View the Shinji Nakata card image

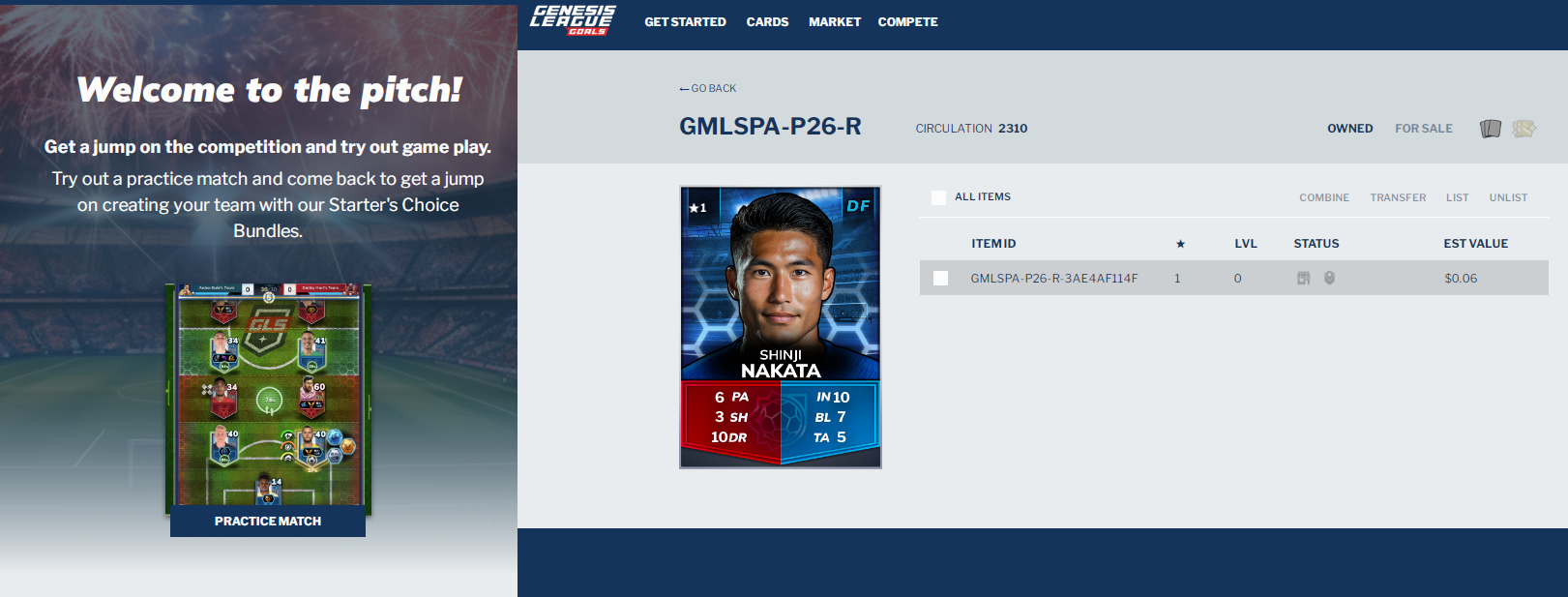(x=781, y=327)
